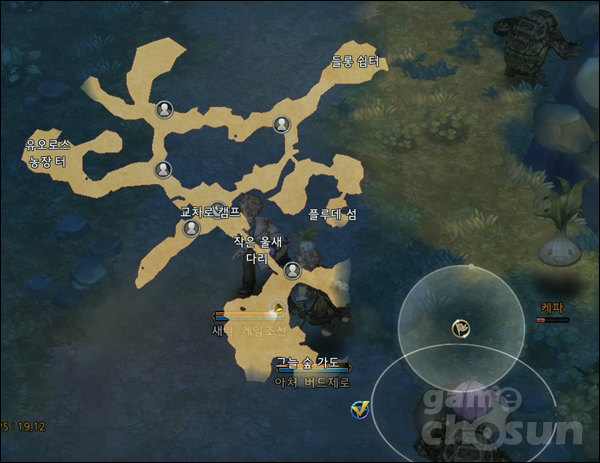Screen dimensions: 600x463
Task: Click the NPC marker beside 교차로 캠프
Action: (x=191, y=228)
